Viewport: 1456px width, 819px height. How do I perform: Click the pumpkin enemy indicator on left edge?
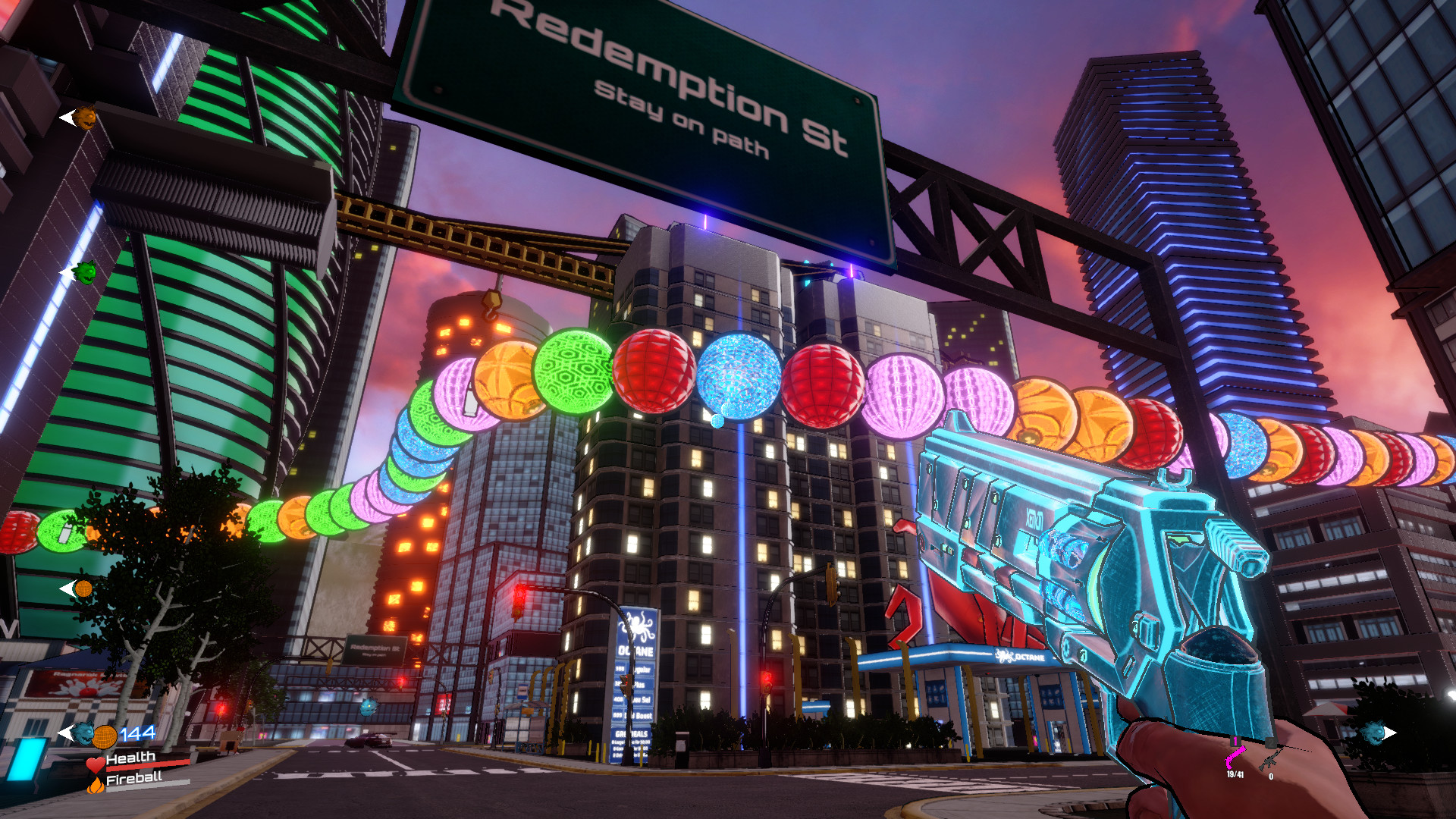85,118
